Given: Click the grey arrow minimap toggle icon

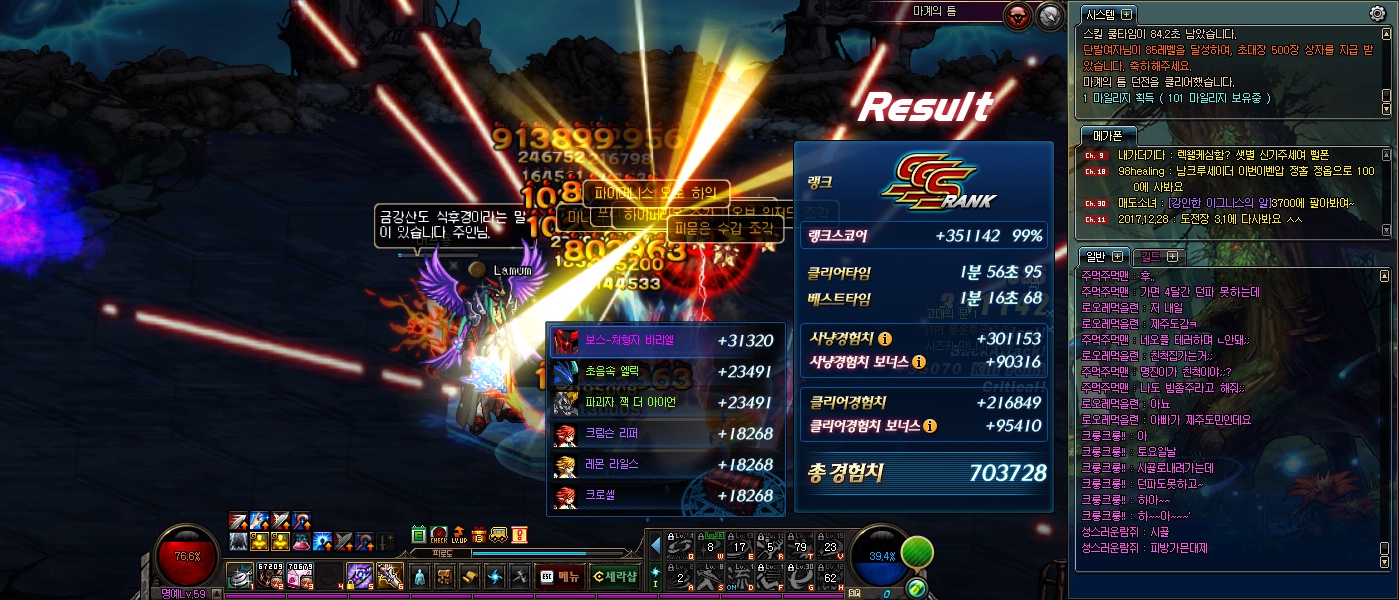Looking at the screenshot, I should coord(1049,16).
